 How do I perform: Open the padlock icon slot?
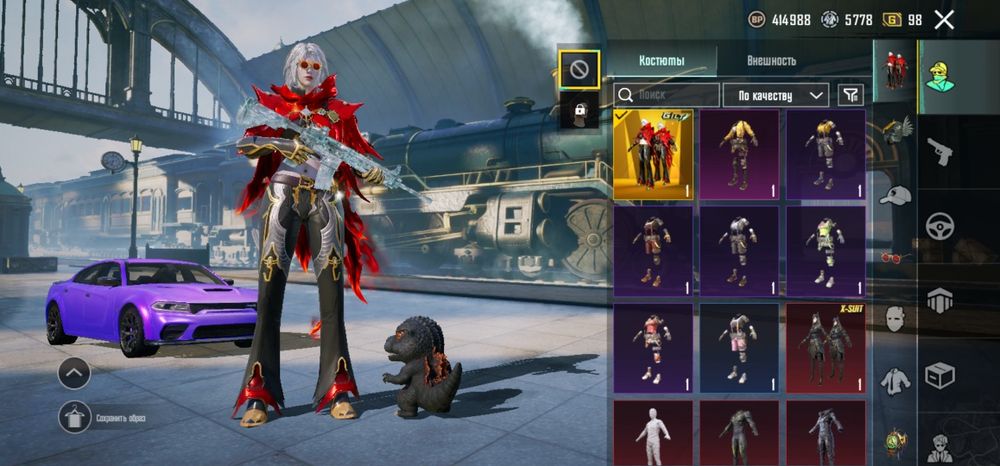pos(580,110)
